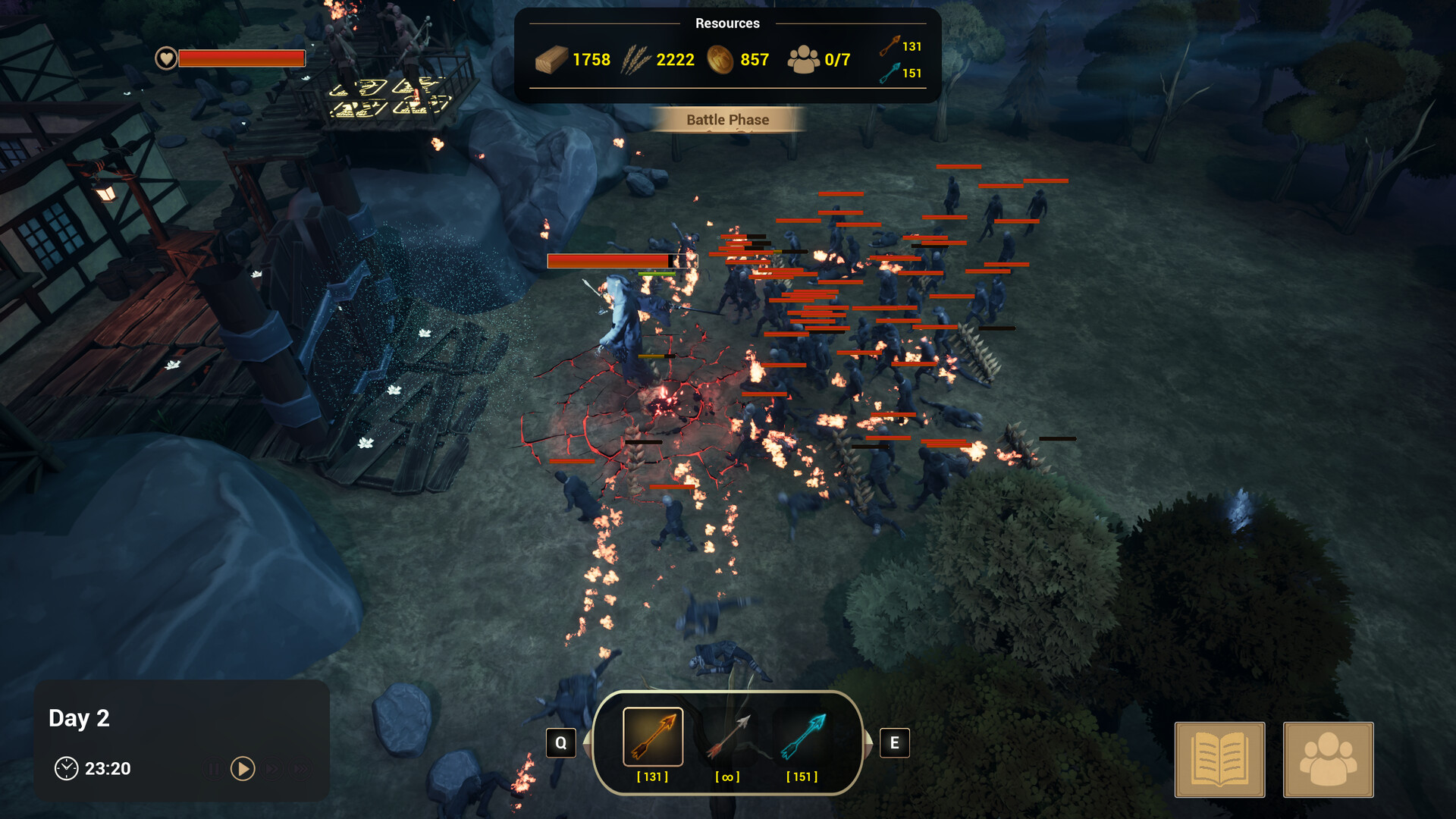Click the Battle Phase banner

[727, 119]
